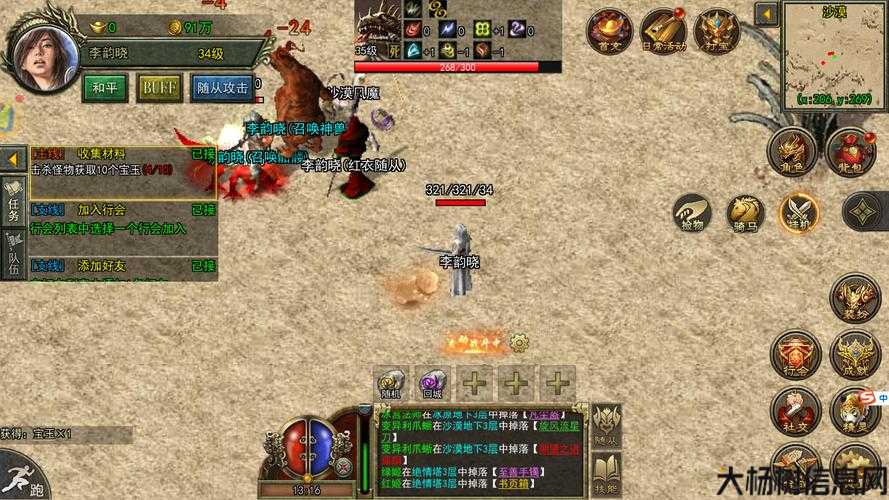Open the 背包 bag inventory
889x500 pixels.
[851, 151]
